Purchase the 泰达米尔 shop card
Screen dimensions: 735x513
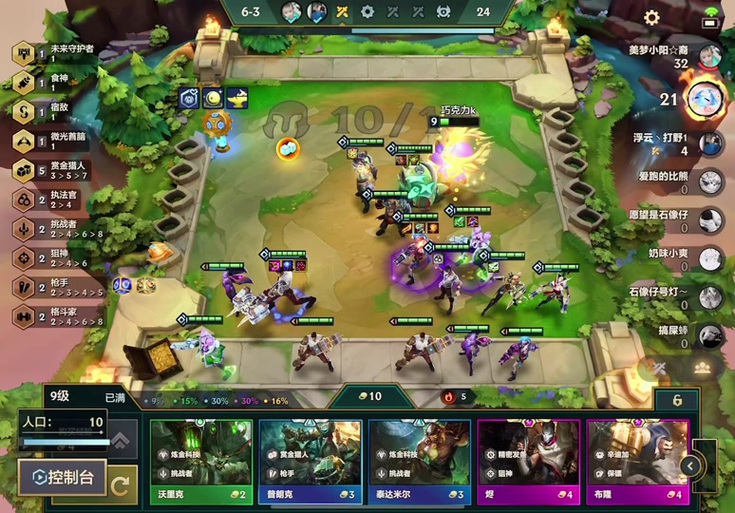coord(419,460)
